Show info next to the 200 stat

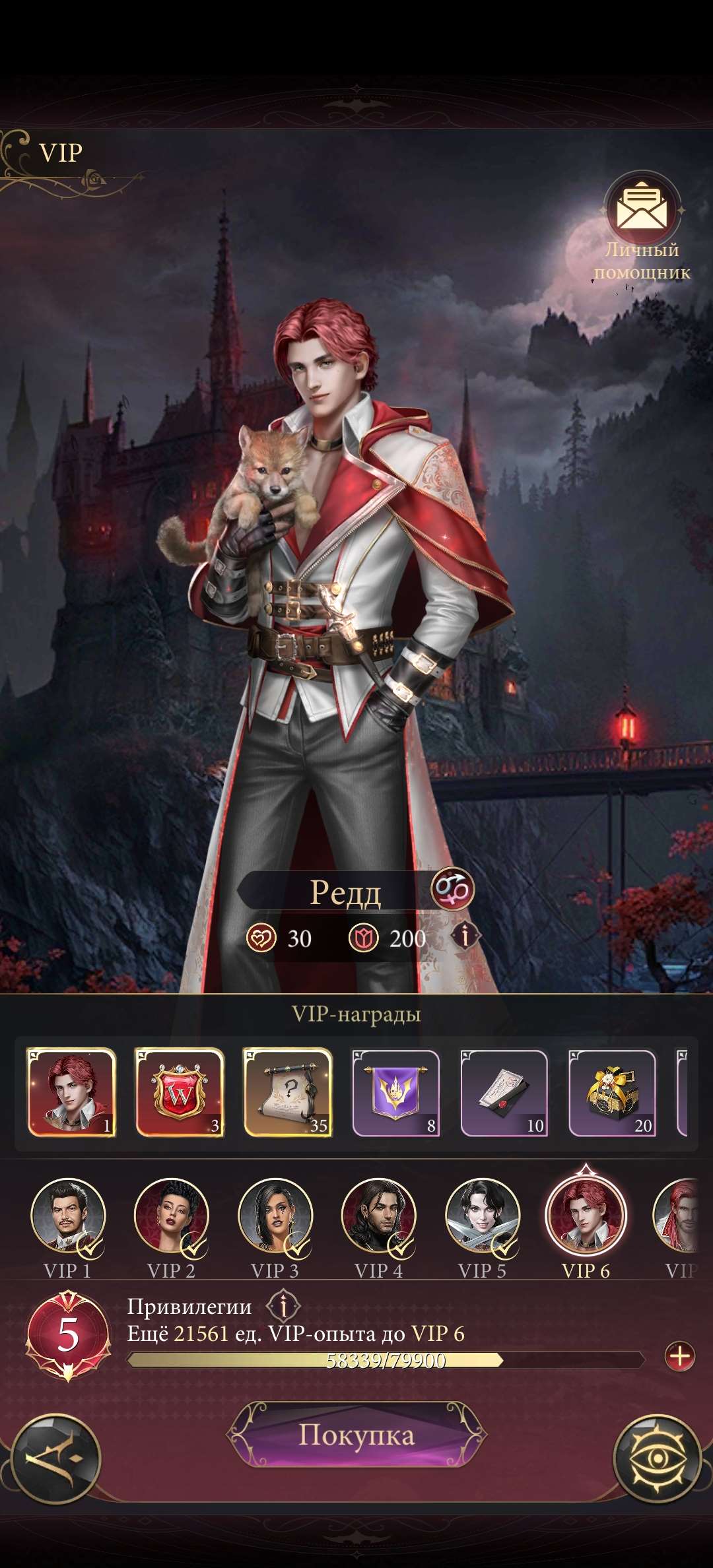[x=466, y=936]
